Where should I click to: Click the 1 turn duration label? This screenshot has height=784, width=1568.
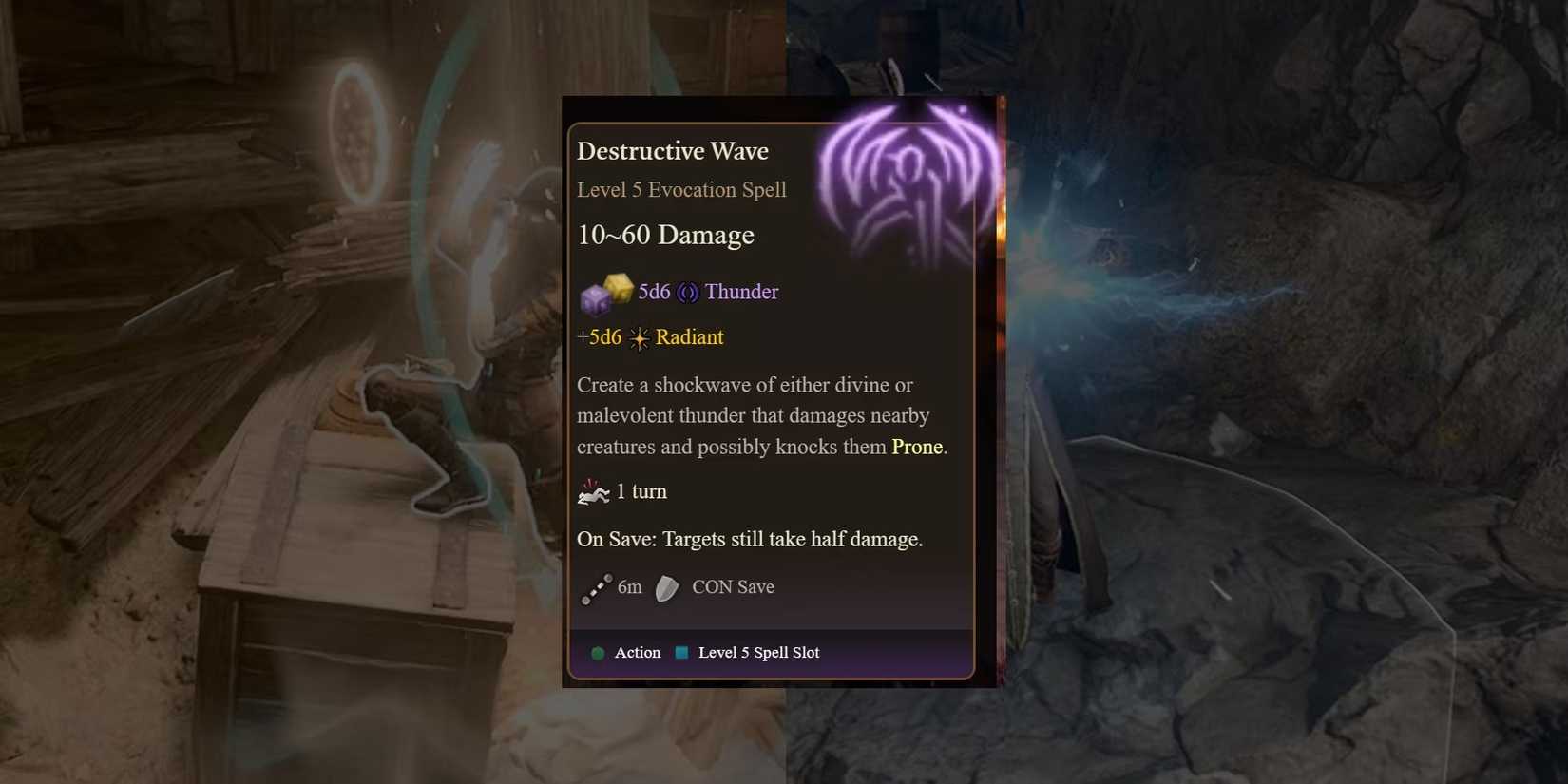[643, 491]
